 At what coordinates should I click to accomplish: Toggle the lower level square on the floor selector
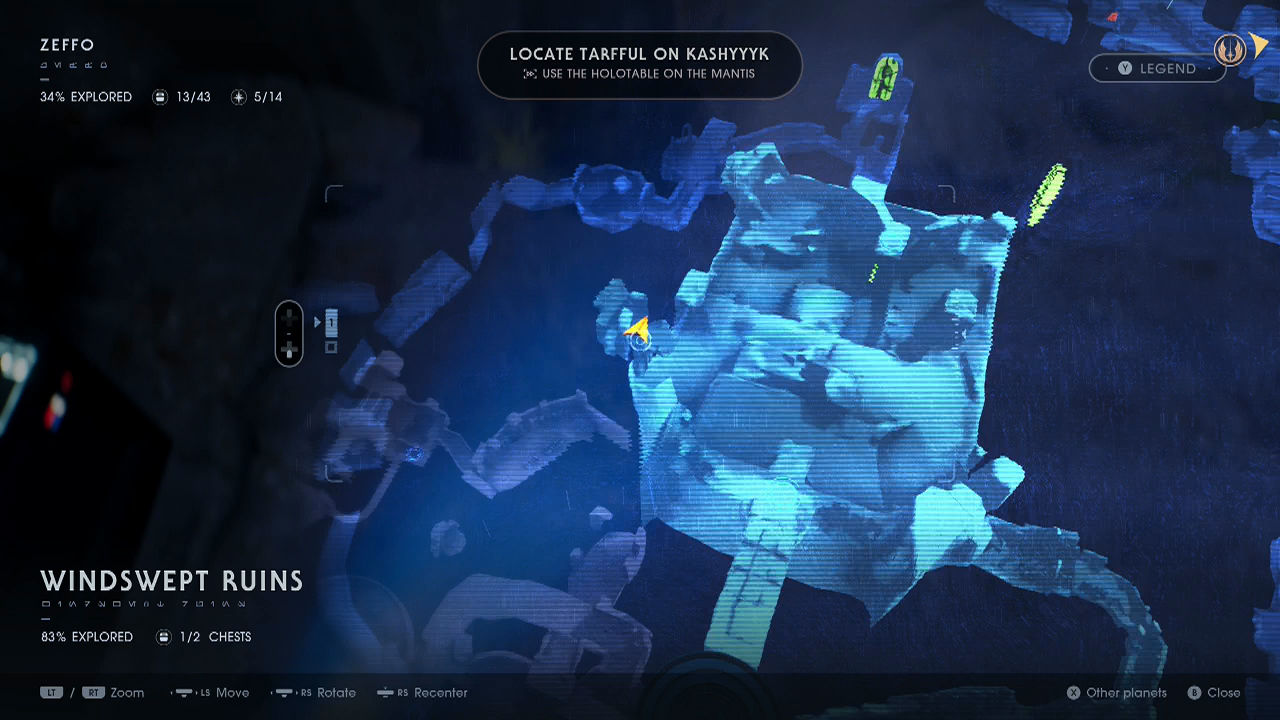point(331,347)
